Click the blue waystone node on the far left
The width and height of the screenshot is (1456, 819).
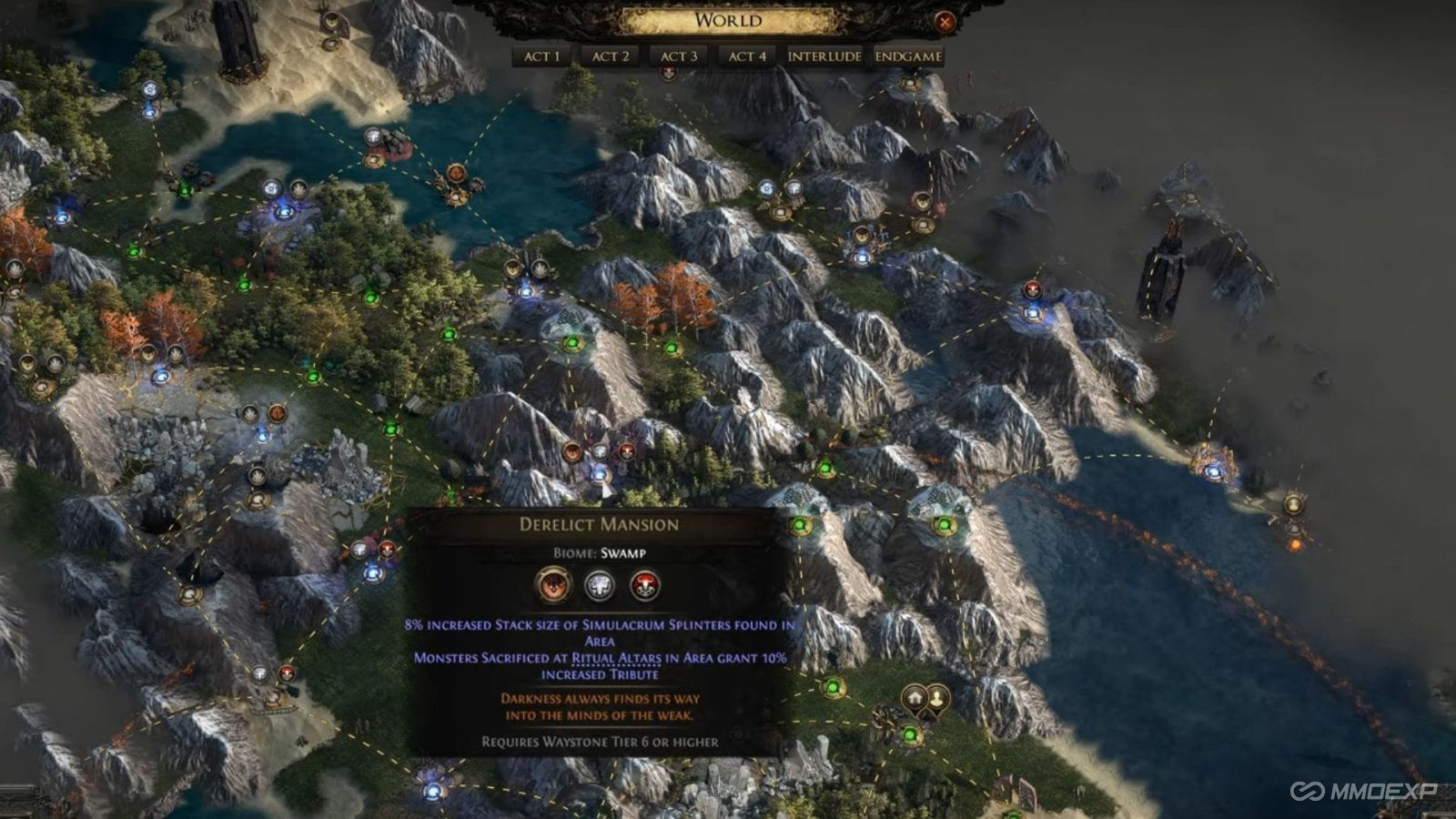pyautogui.click(x=60, y=218)
